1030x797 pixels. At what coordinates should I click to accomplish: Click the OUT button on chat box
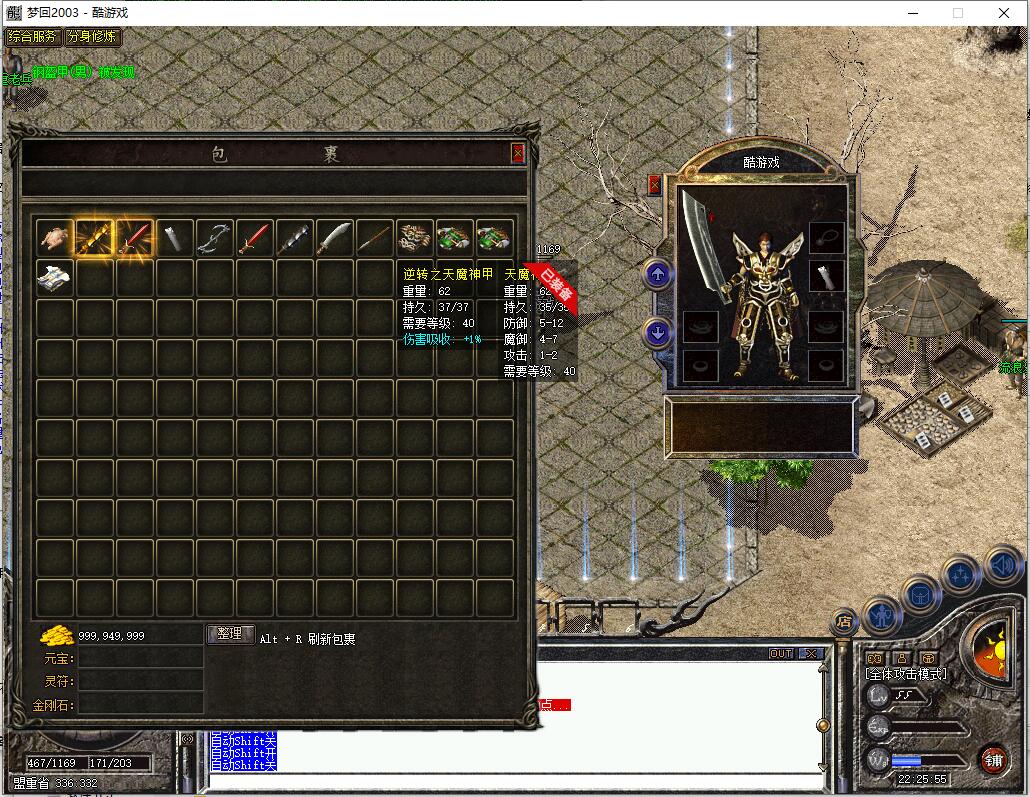point(780,653)
